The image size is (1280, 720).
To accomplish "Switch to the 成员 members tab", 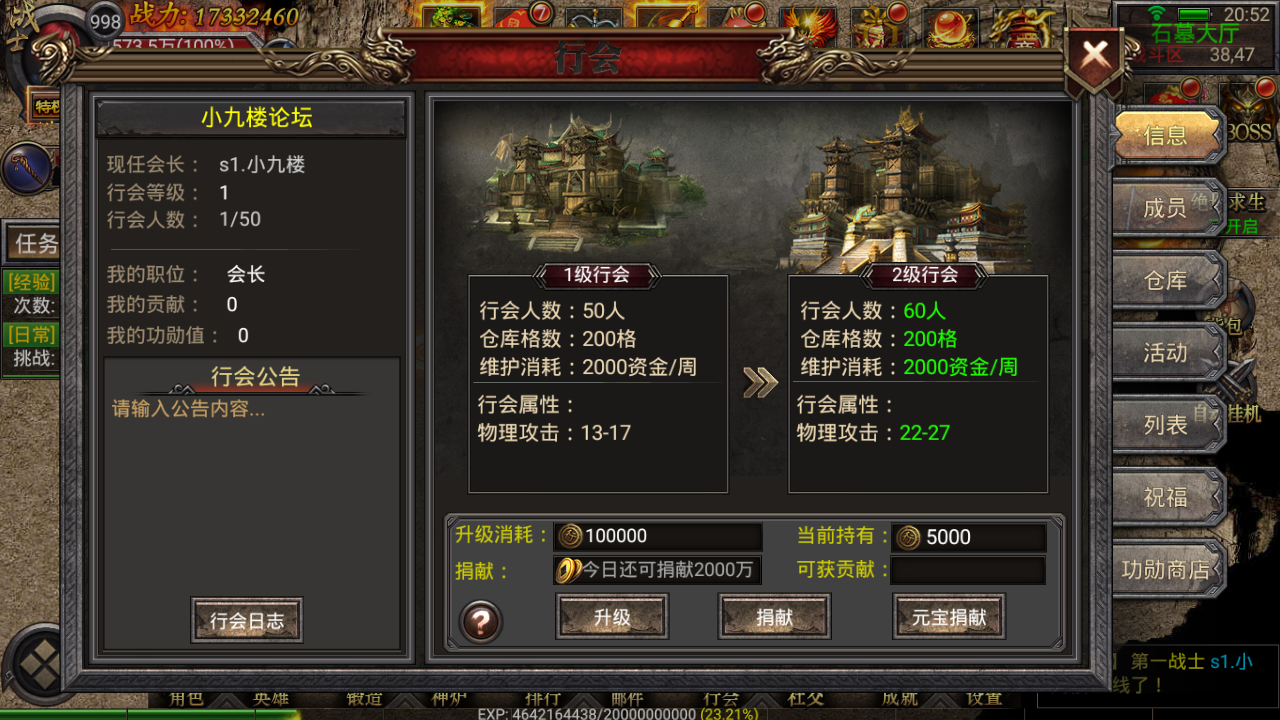I will tap(1167, 209).
